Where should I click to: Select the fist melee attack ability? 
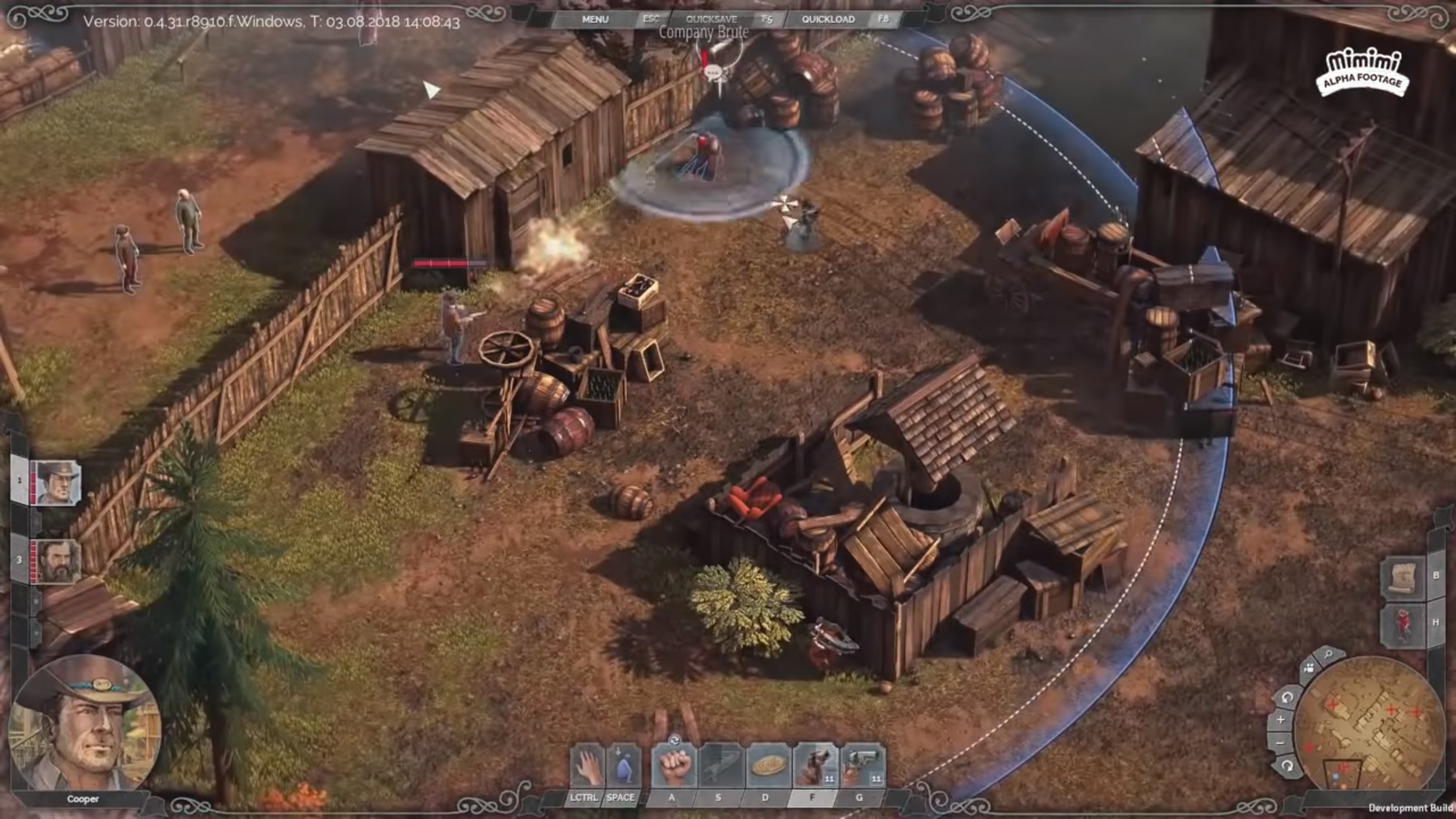(x=673, y=767)
